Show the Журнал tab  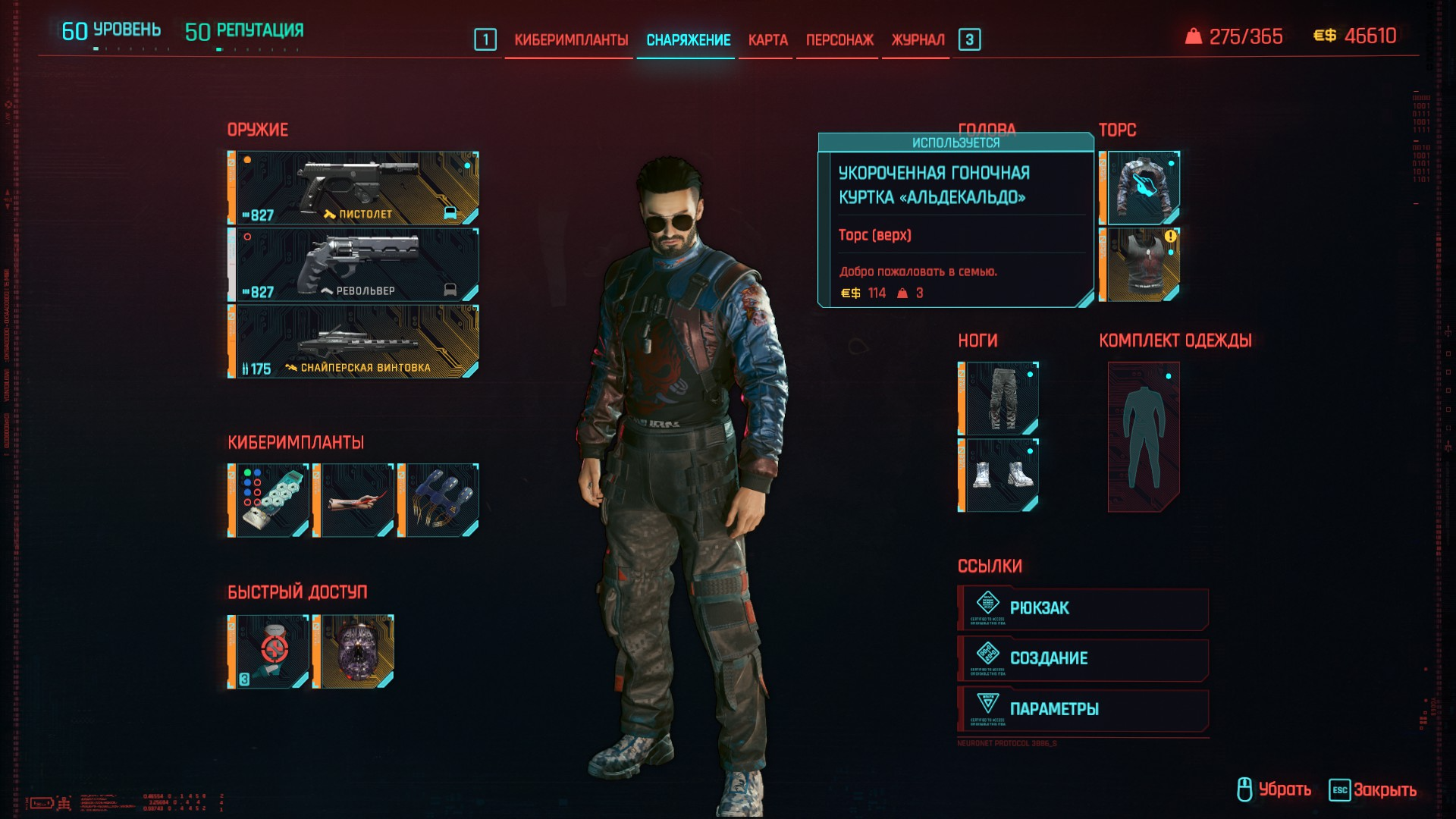pos(918,40)
